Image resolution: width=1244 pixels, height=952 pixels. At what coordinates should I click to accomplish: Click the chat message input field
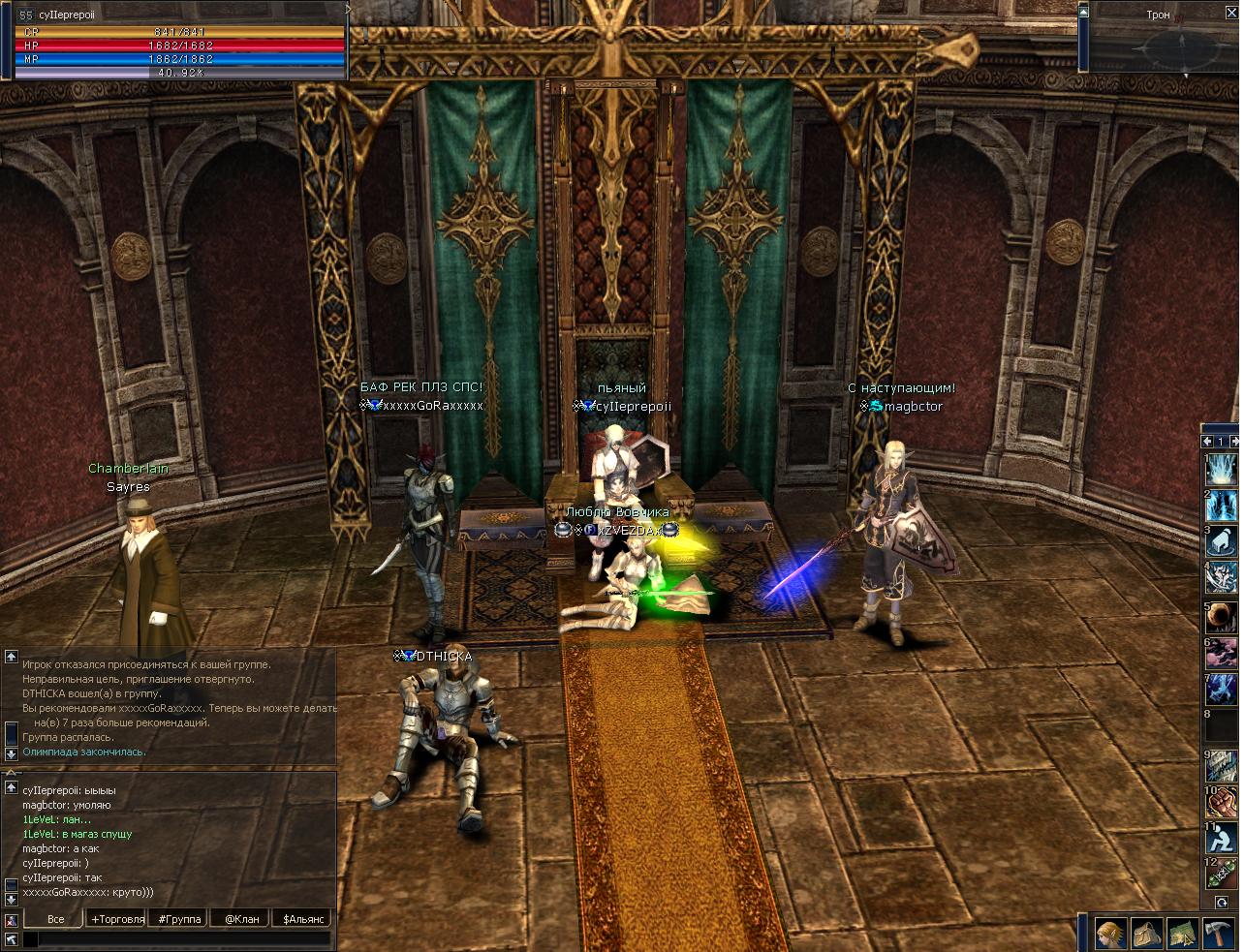[176, 938]
